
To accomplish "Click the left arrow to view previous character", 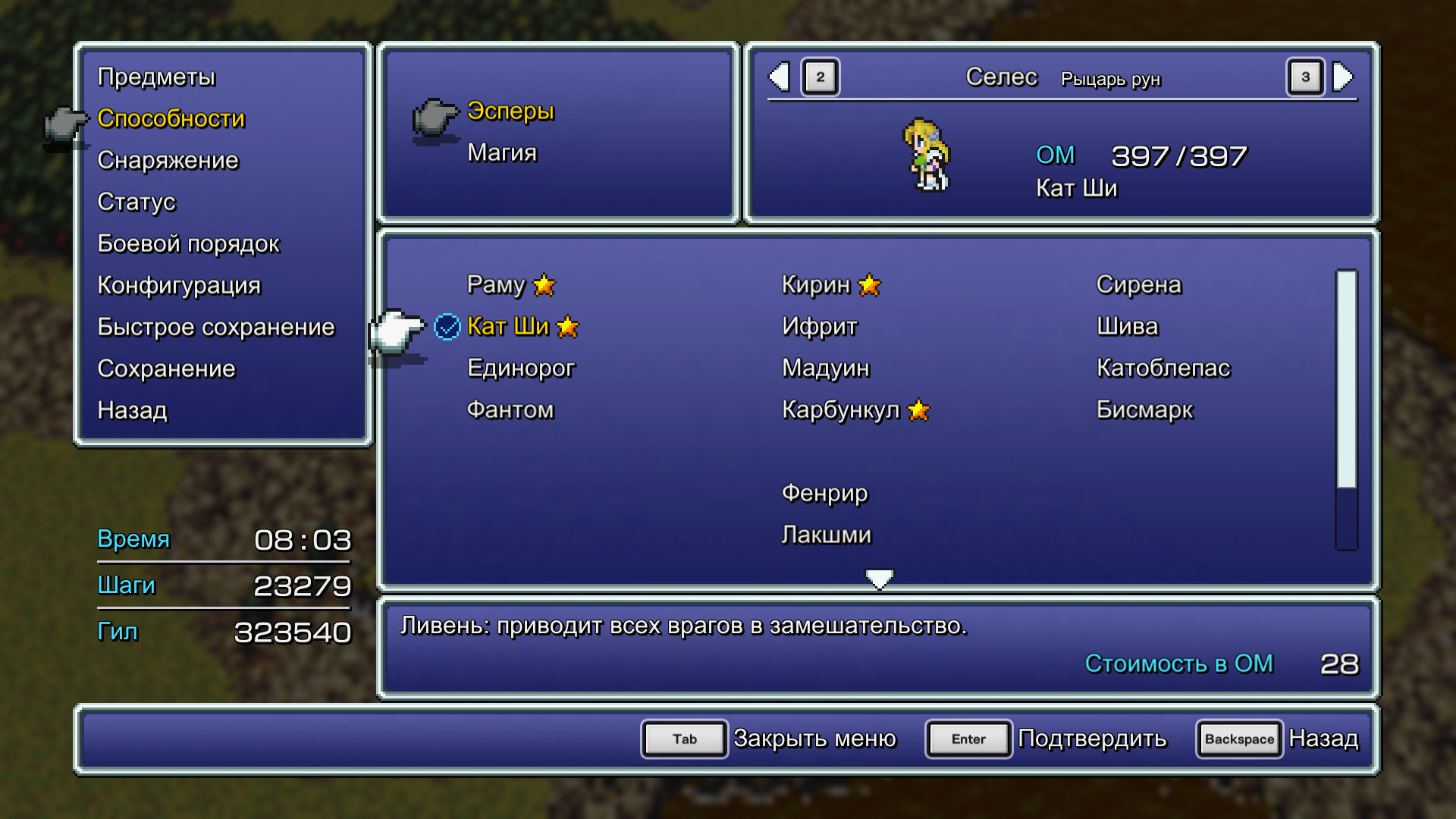I will coord(778,77).
